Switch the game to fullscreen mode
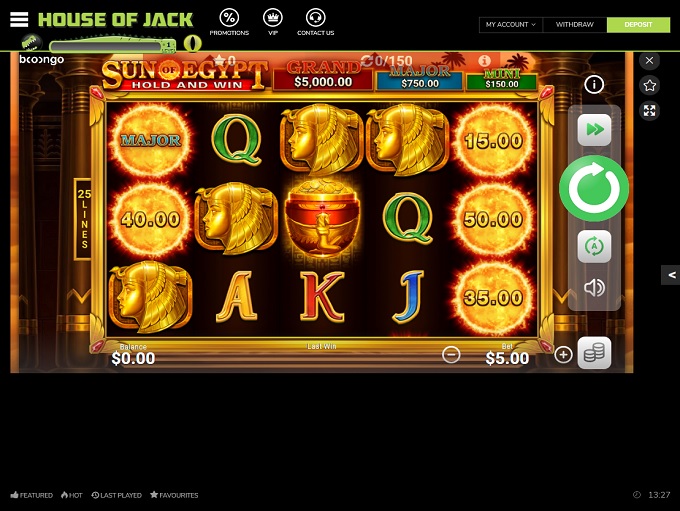This screenshot has width=680, height=511. (650, 111)
